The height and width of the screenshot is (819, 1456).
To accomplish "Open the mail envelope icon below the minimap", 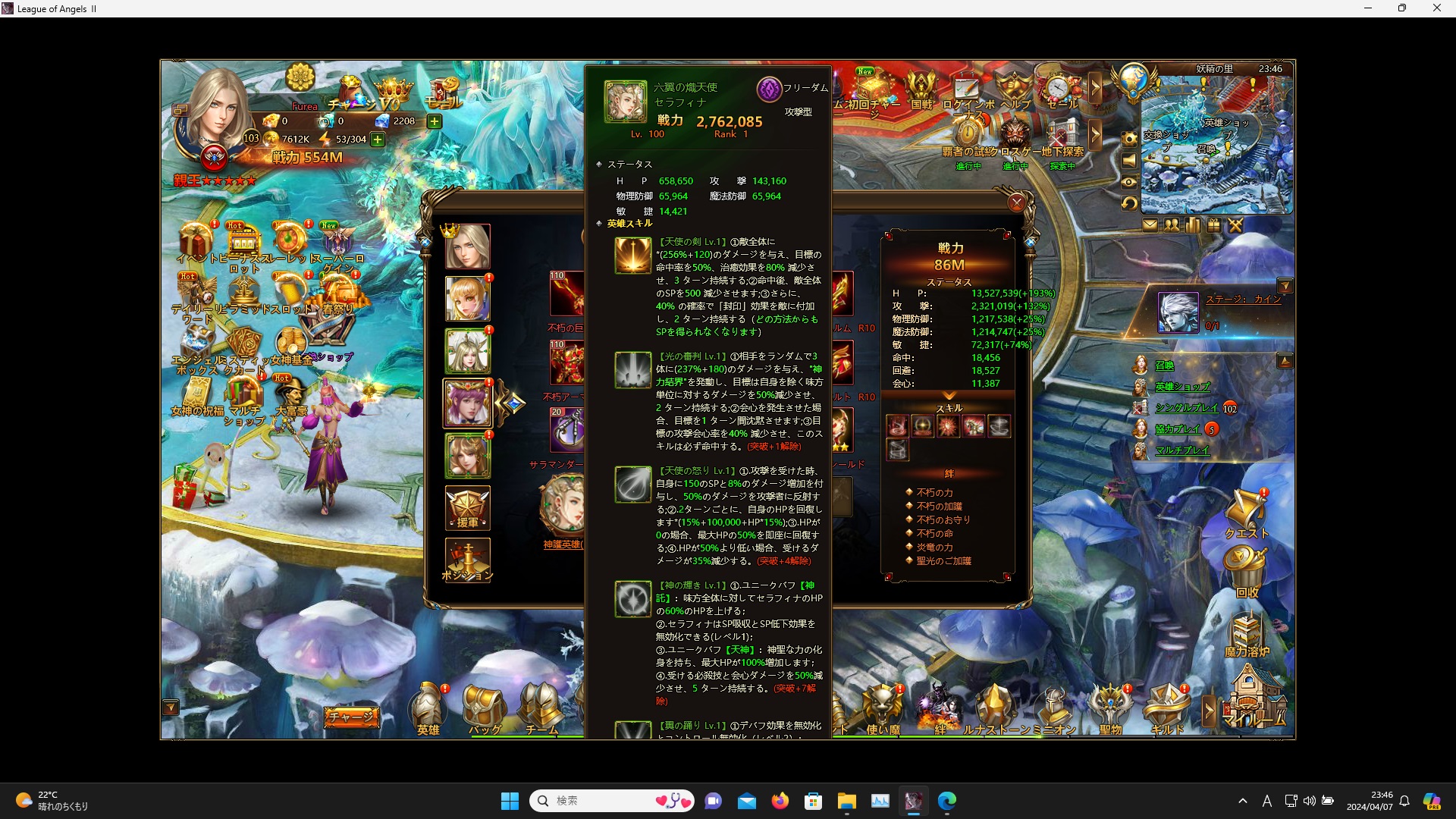I will point(1151,224).
